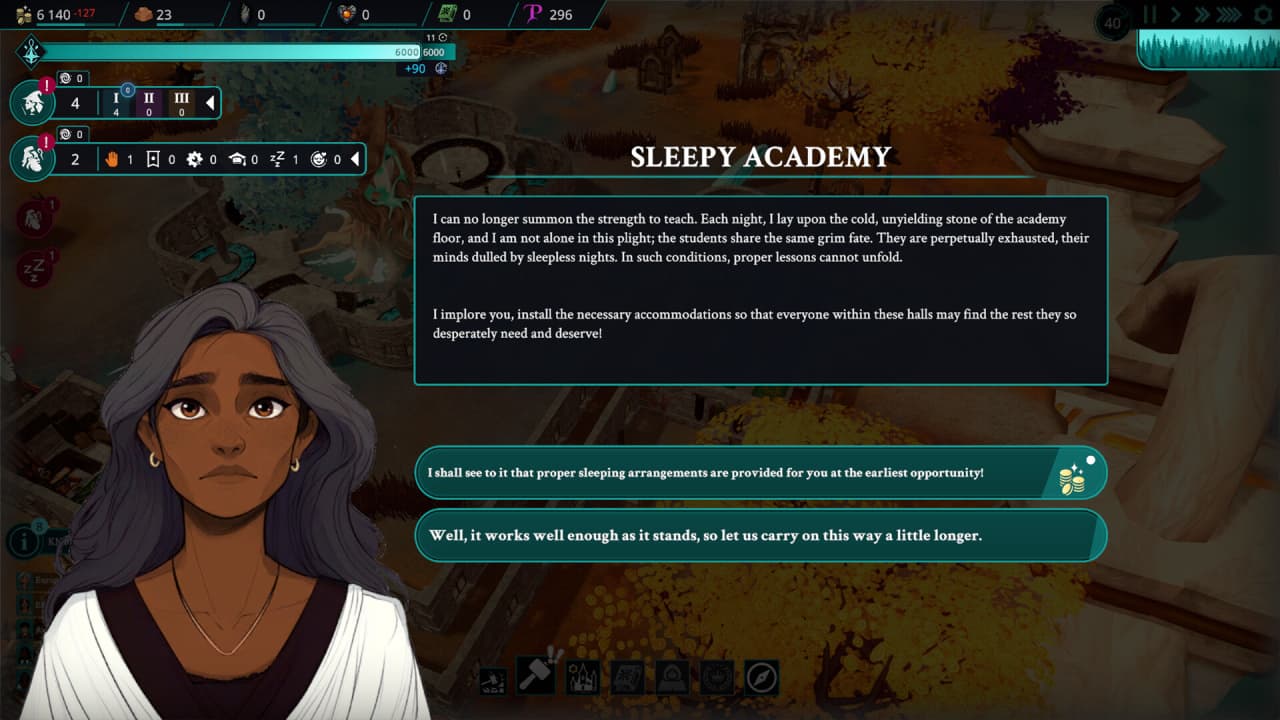Open the compass navigation tool
1280x720 pixels.
click(x=761, y=678)
